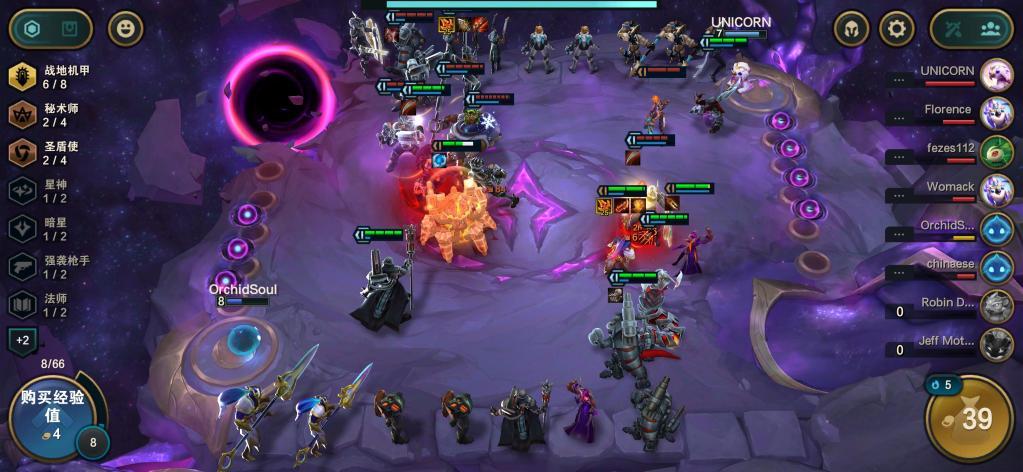Select Womack in the player list
The height and width of the screenshot is (472, 1023).
tap(996, 189)
